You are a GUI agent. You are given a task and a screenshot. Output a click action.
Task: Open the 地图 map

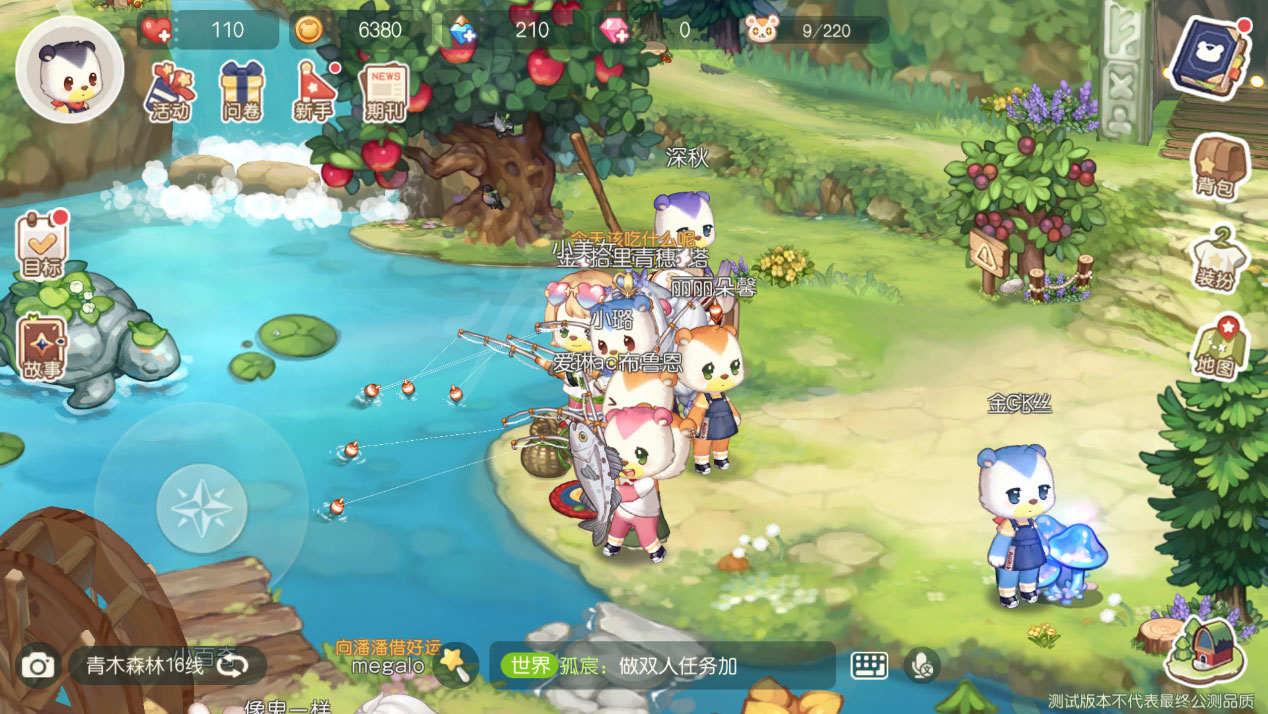coord(1218,348)
